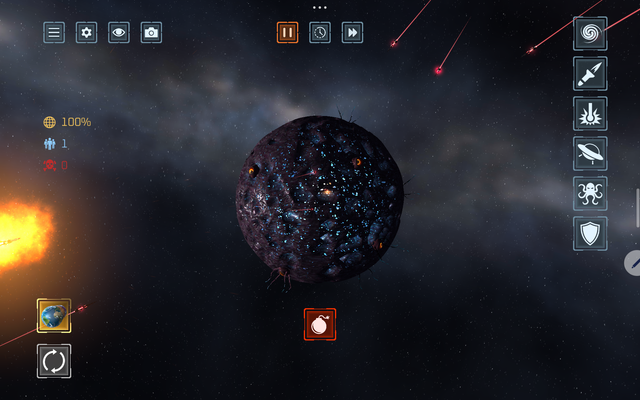
Task: Choose the missile weapon category
Action: pyautogui.click(x=590, y=73)
